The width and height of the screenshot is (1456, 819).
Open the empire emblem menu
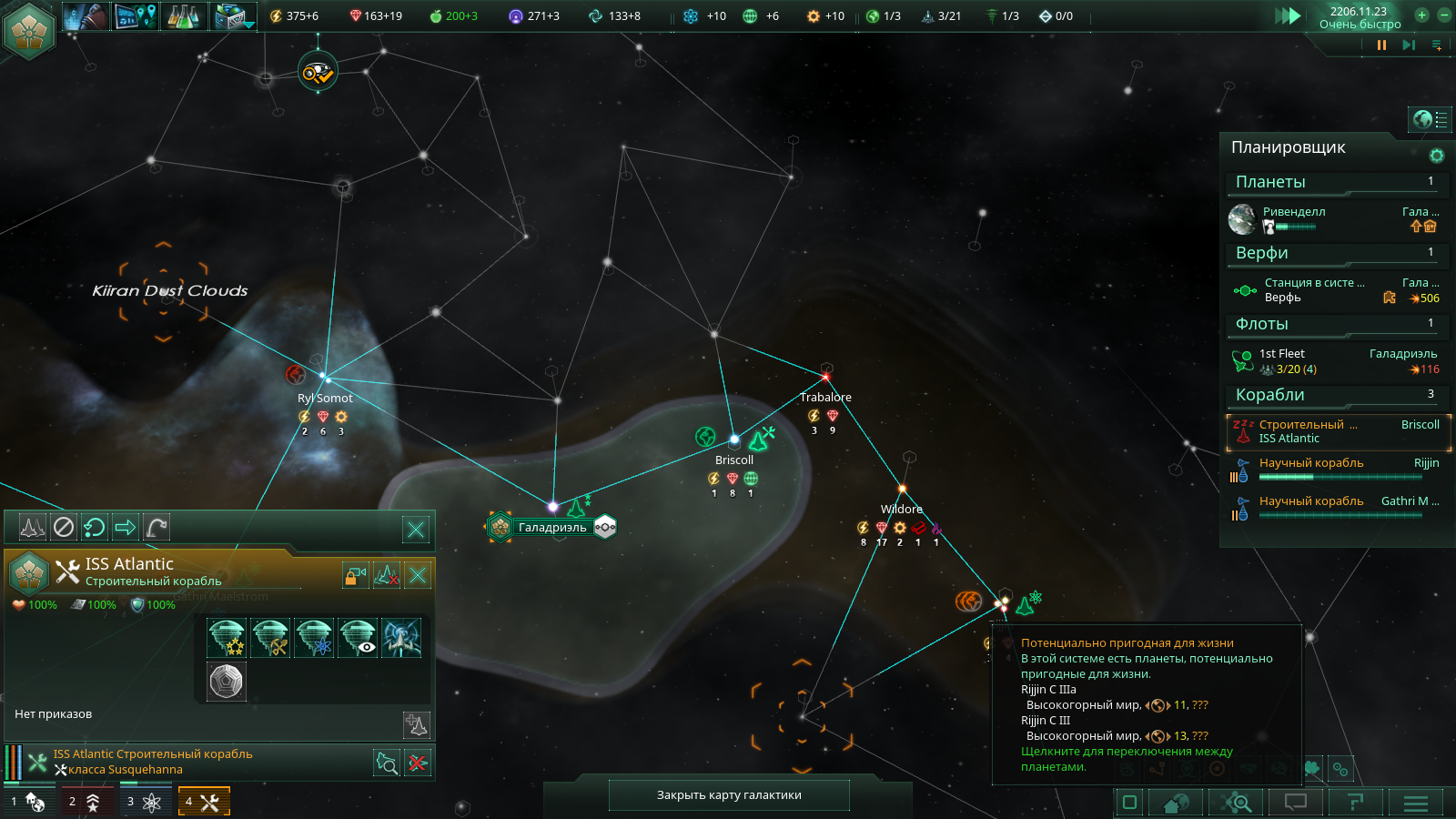[x=29, y=29]
